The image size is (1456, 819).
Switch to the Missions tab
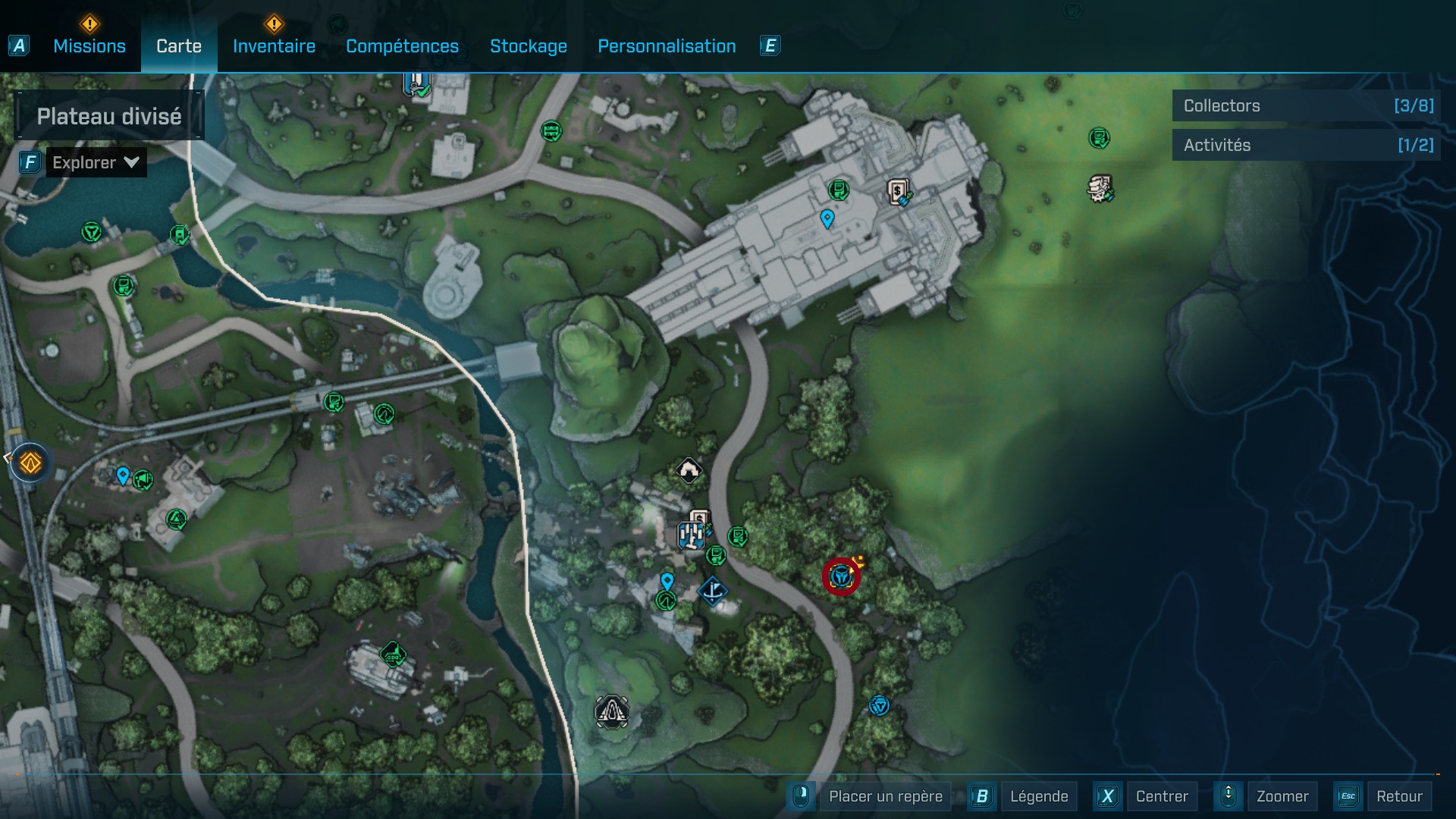(x=89, y=46)
